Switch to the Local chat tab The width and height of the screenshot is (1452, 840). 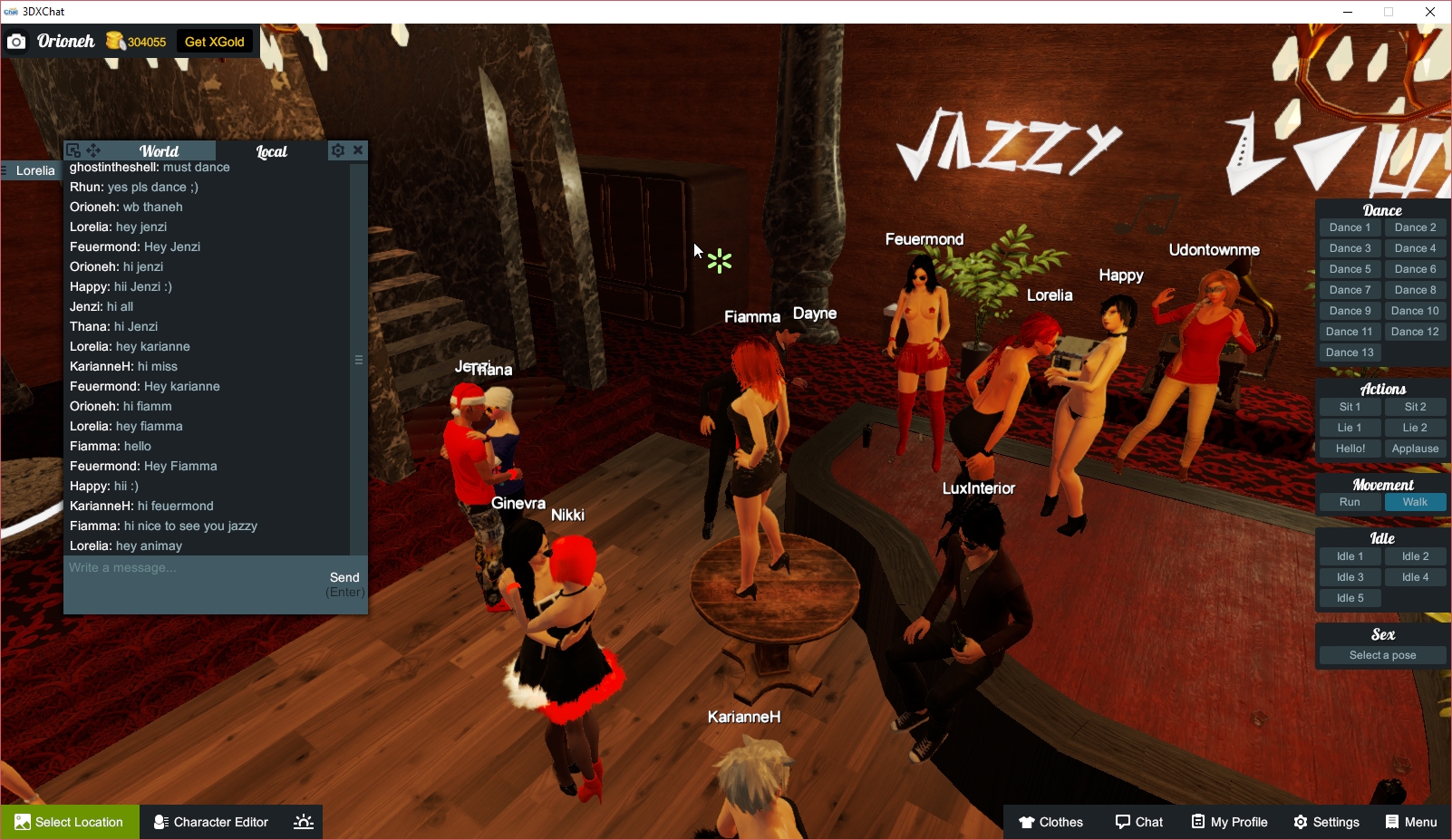[271, 150]
